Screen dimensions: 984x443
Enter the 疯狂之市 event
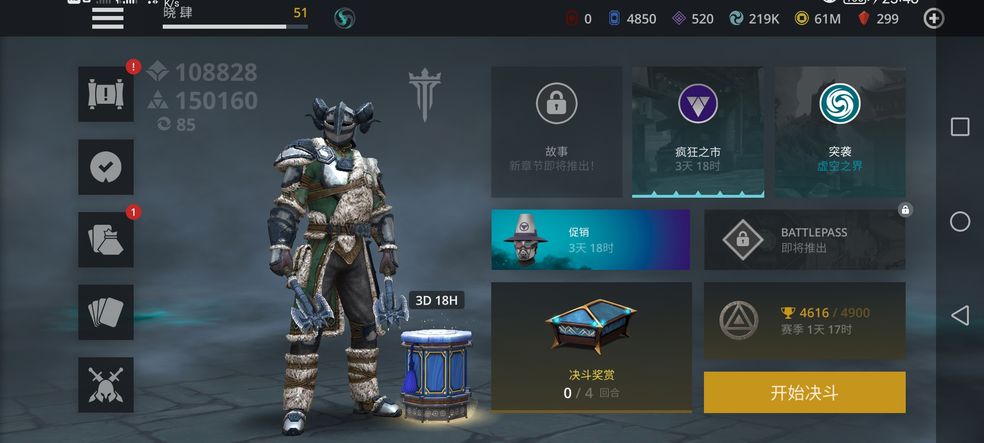[x=698, y=132]
